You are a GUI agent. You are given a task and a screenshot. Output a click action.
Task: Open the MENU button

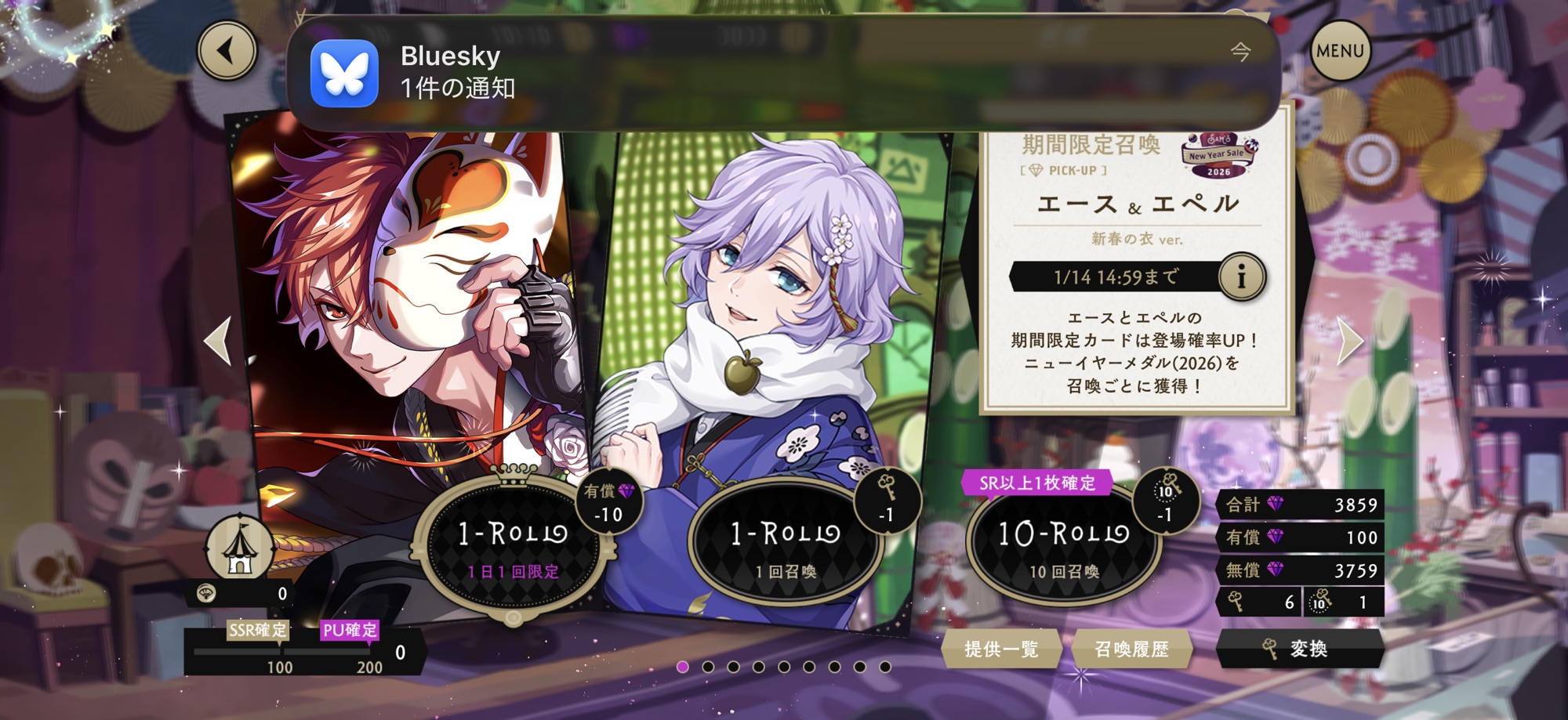tap(1340, 51)
